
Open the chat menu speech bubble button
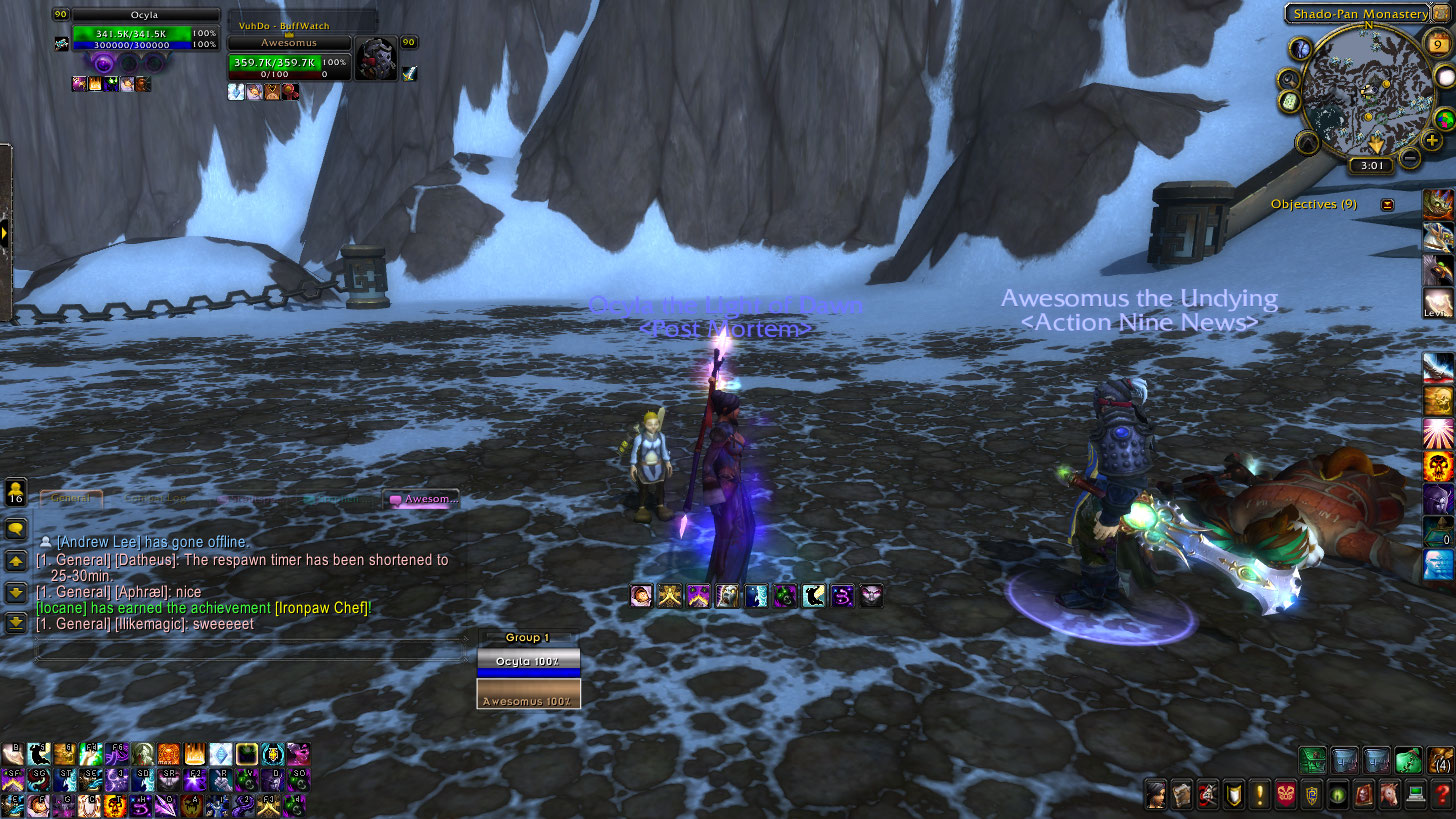pyautogui.click(x=16, y=529)
